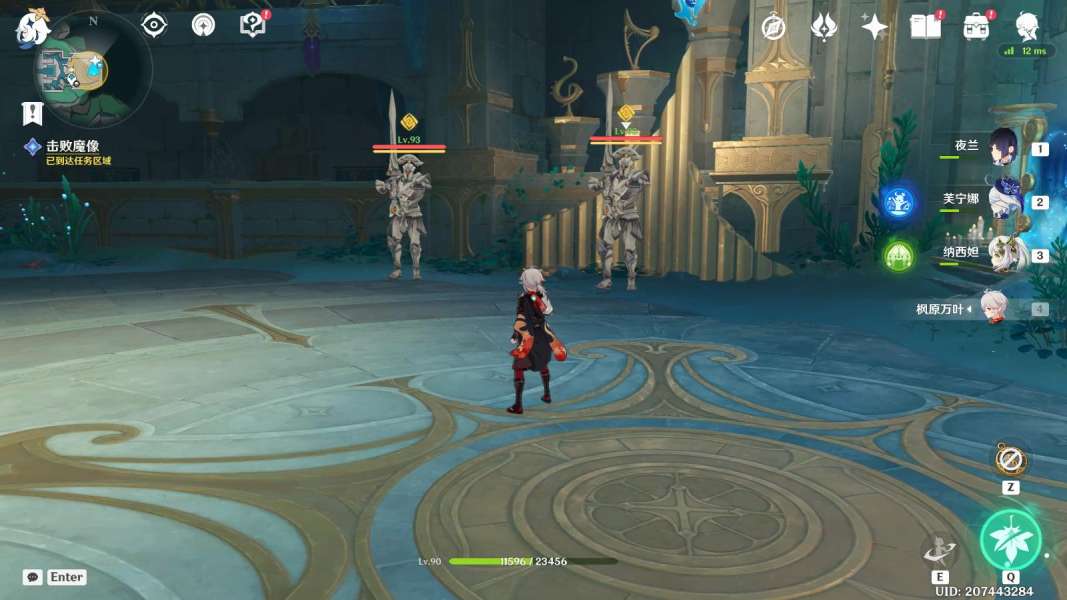Open the backpack inventory
This screenshot has height=600, width=1067.
(976, 27)
